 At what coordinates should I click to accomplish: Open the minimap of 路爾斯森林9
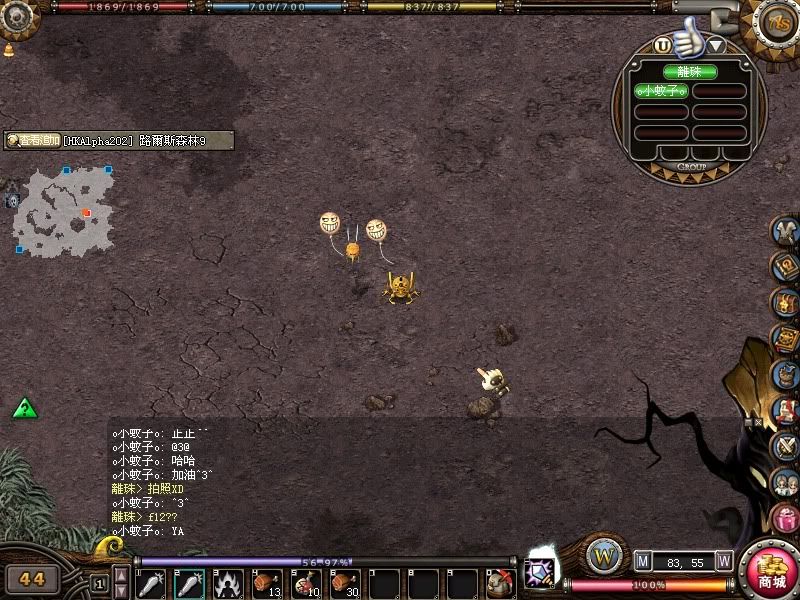pos(62,208)
